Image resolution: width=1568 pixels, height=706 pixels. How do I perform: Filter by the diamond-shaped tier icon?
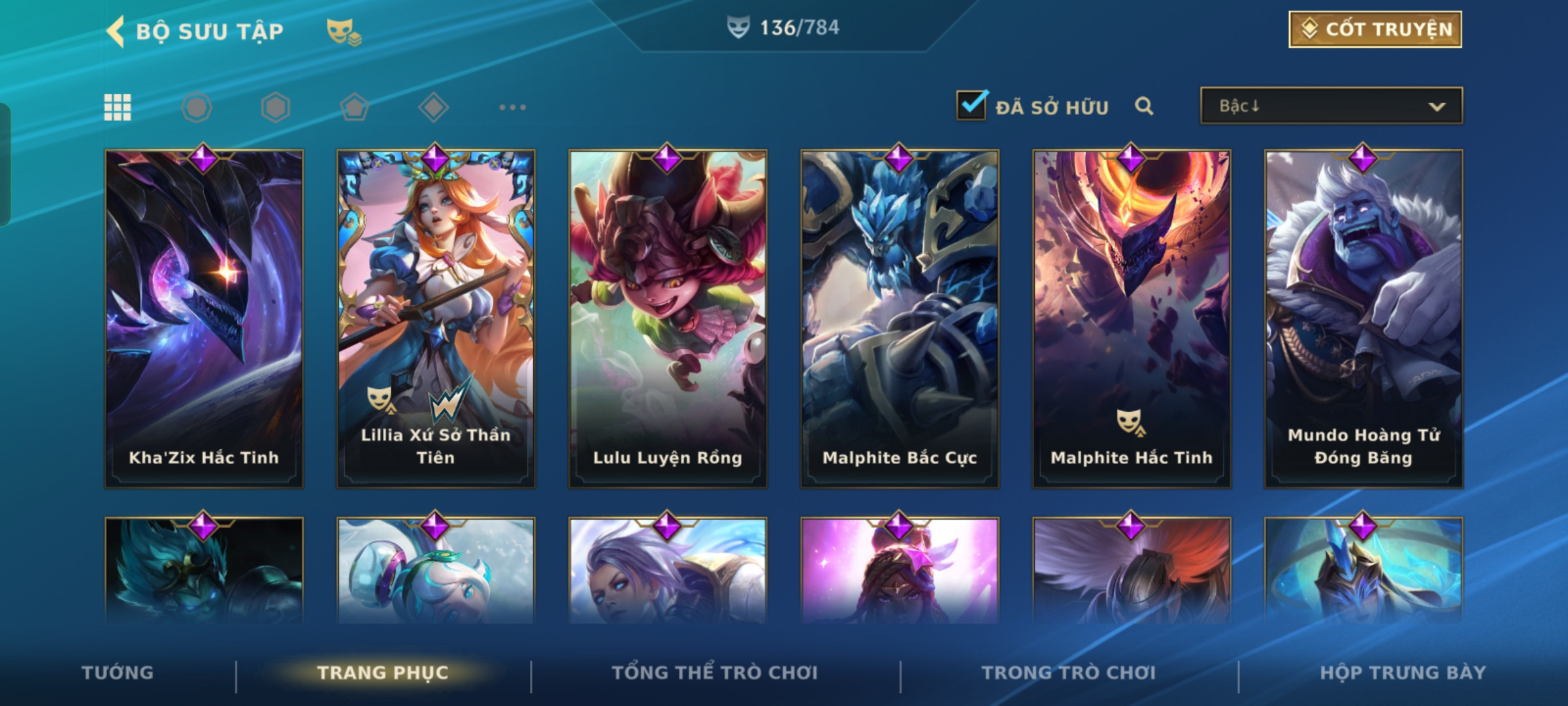(x=433, y=107)
